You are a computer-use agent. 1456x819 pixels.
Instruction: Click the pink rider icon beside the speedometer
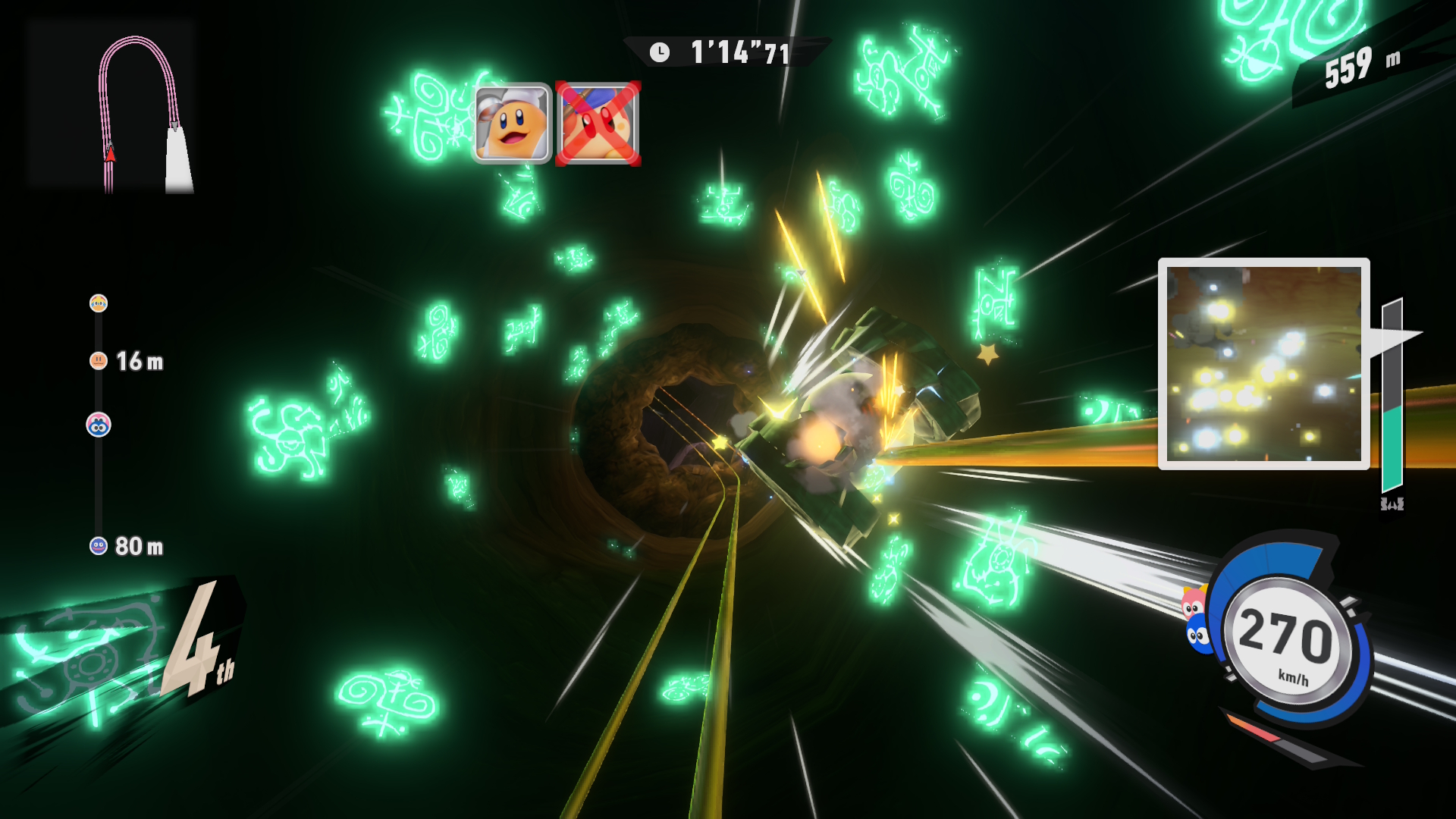pos(1192,604)
